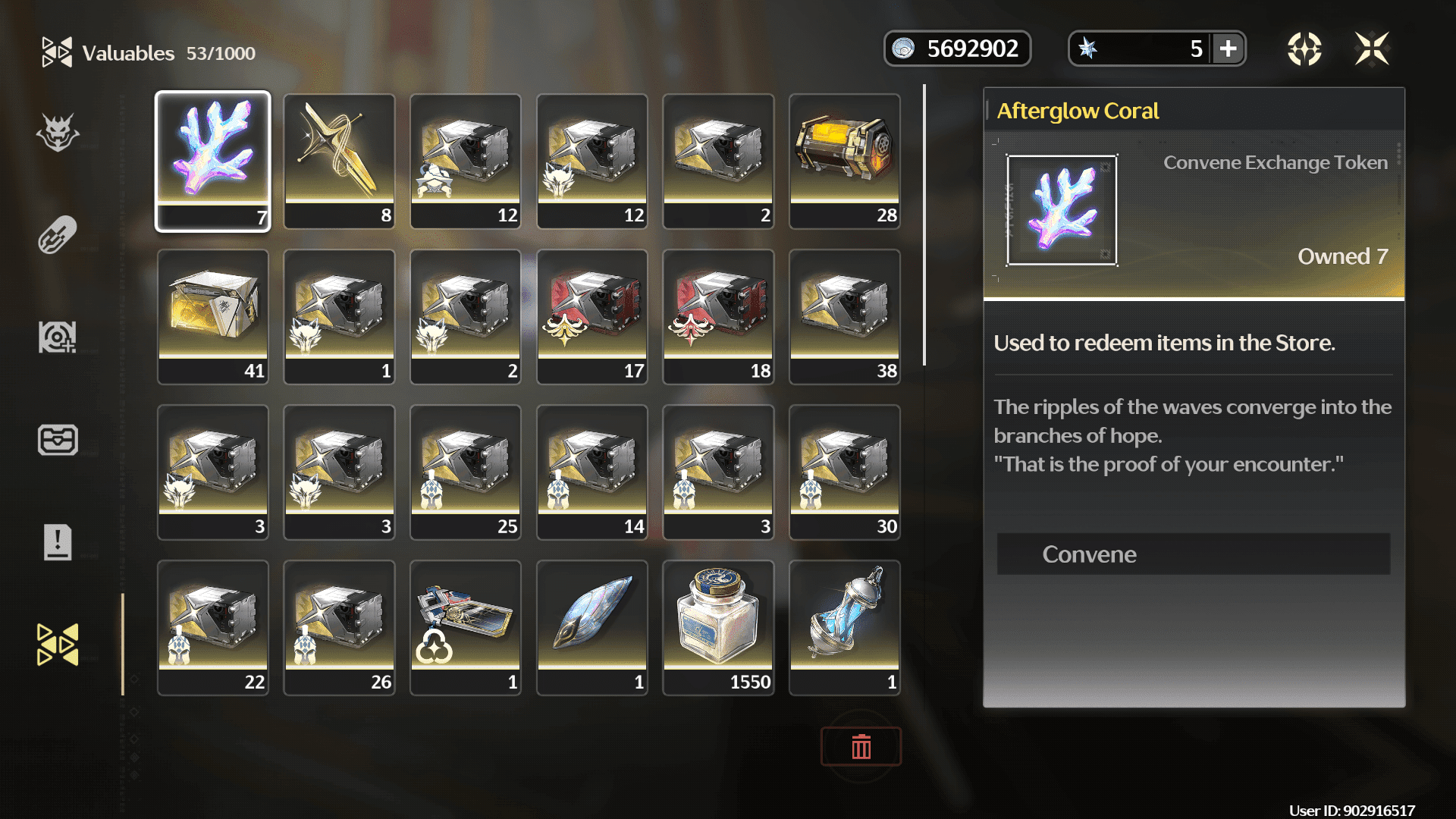Select the blue hourglass vial item

(845, 627)
